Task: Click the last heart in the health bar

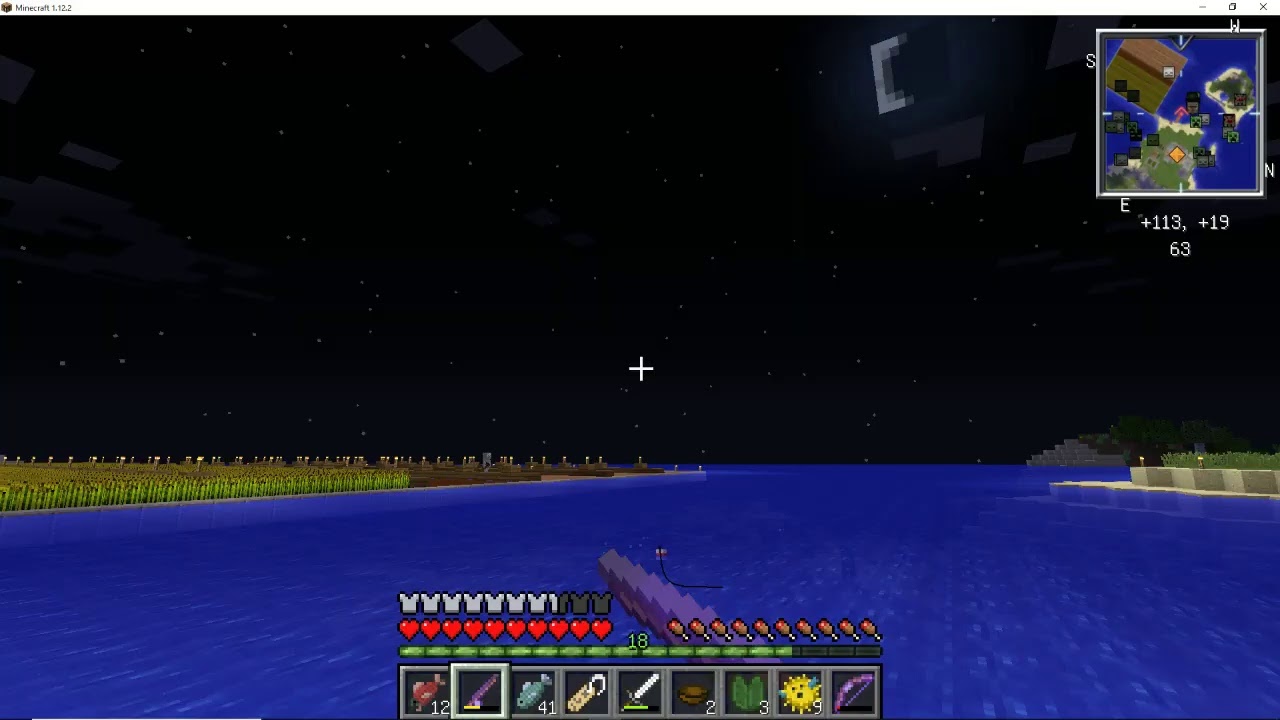Action: tap(601, 630)
